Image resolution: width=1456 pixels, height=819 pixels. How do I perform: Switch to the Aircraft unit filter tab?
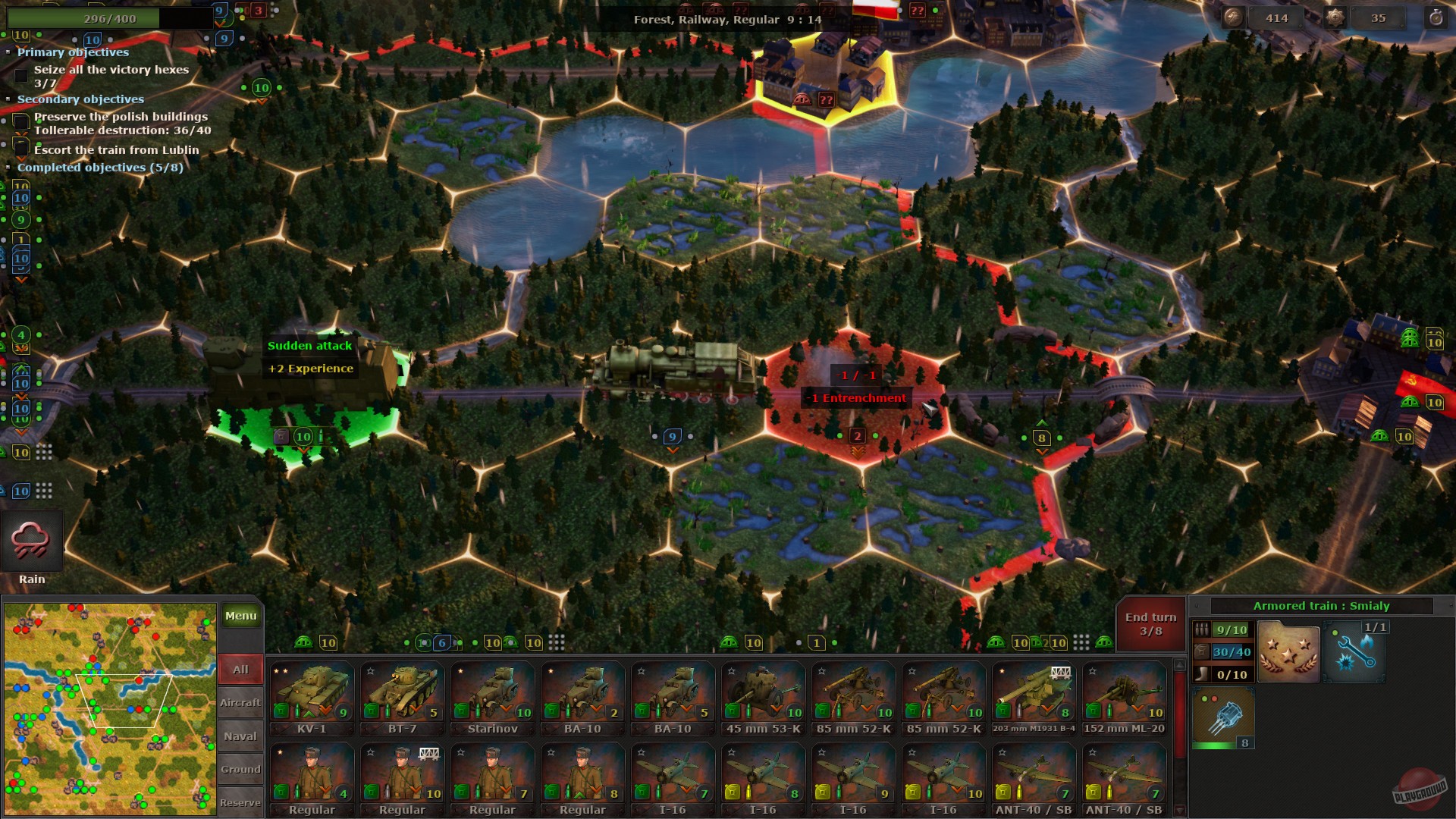(x=240, y=702)
